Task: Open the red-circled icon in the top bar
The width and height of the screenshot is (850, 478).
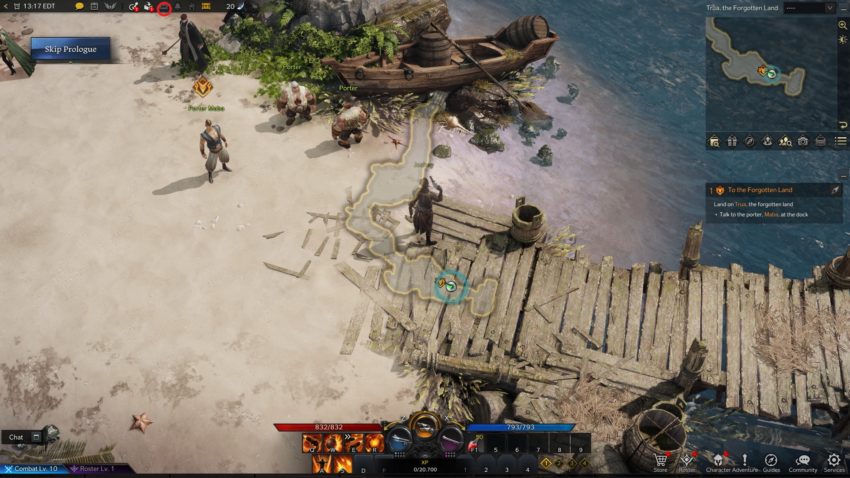Action: [164, 8]
